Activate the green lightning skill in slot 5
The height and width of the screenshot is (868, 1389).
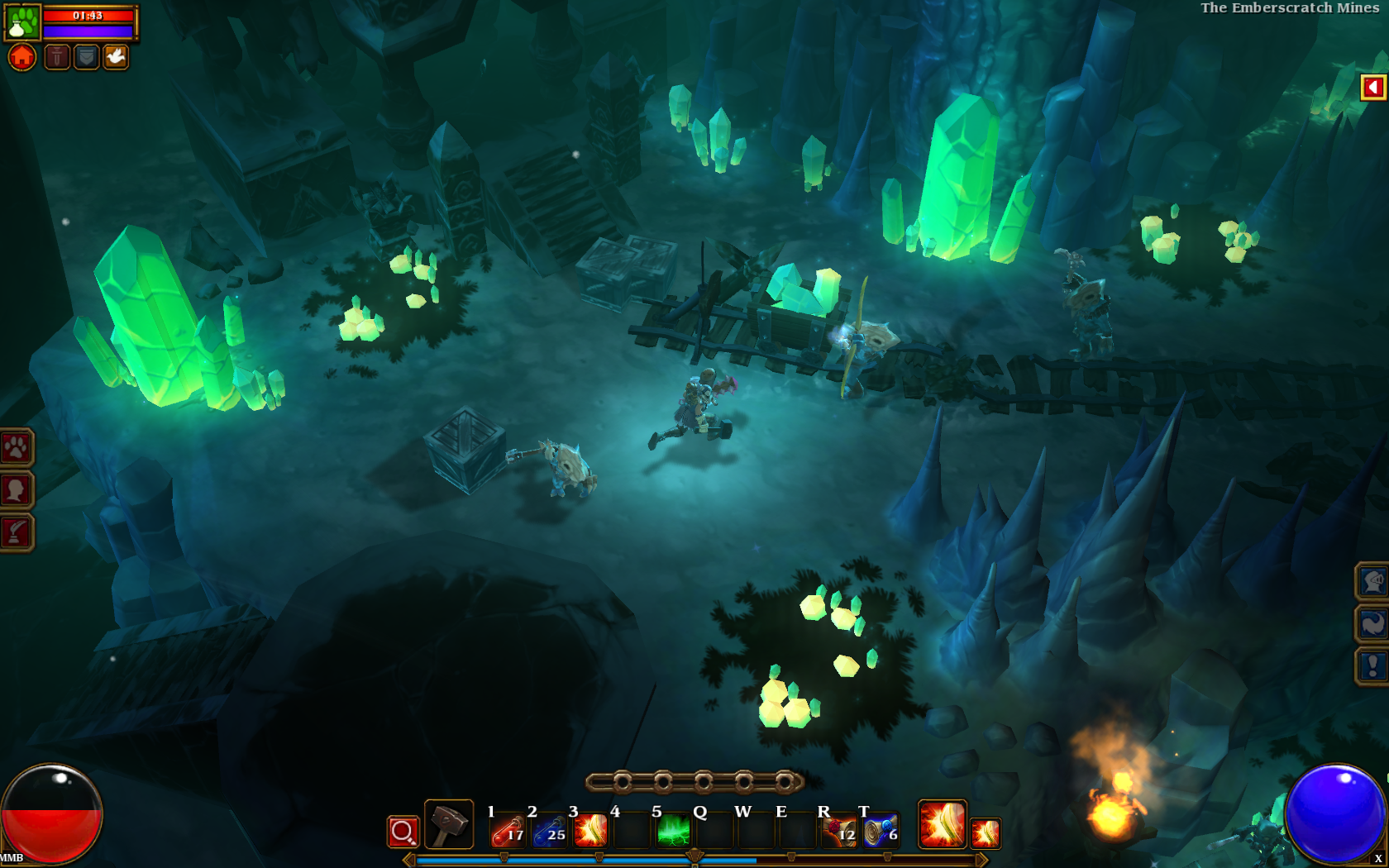673,831
